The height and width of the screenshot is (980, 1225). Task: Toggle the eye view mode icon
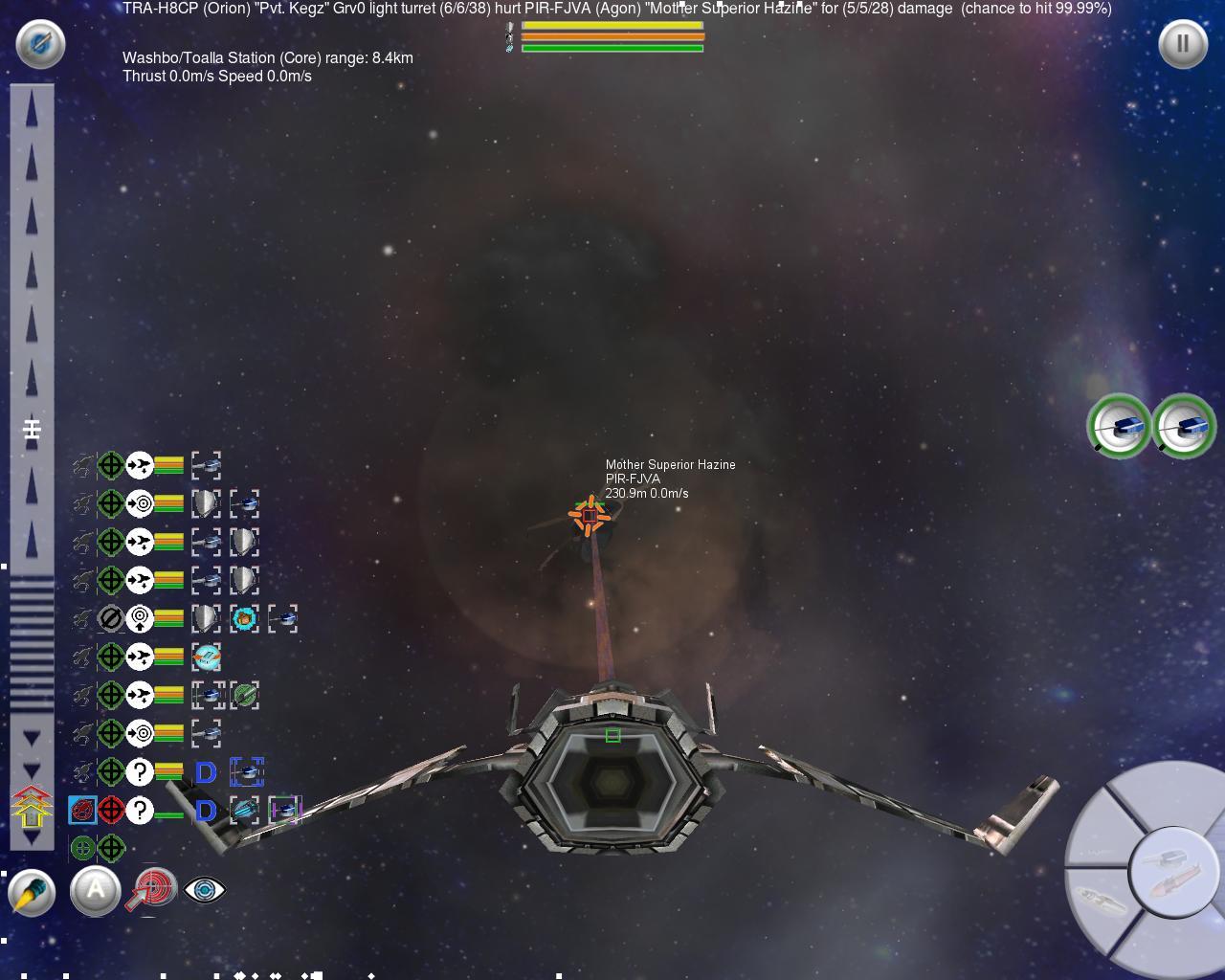pos(203,890)
